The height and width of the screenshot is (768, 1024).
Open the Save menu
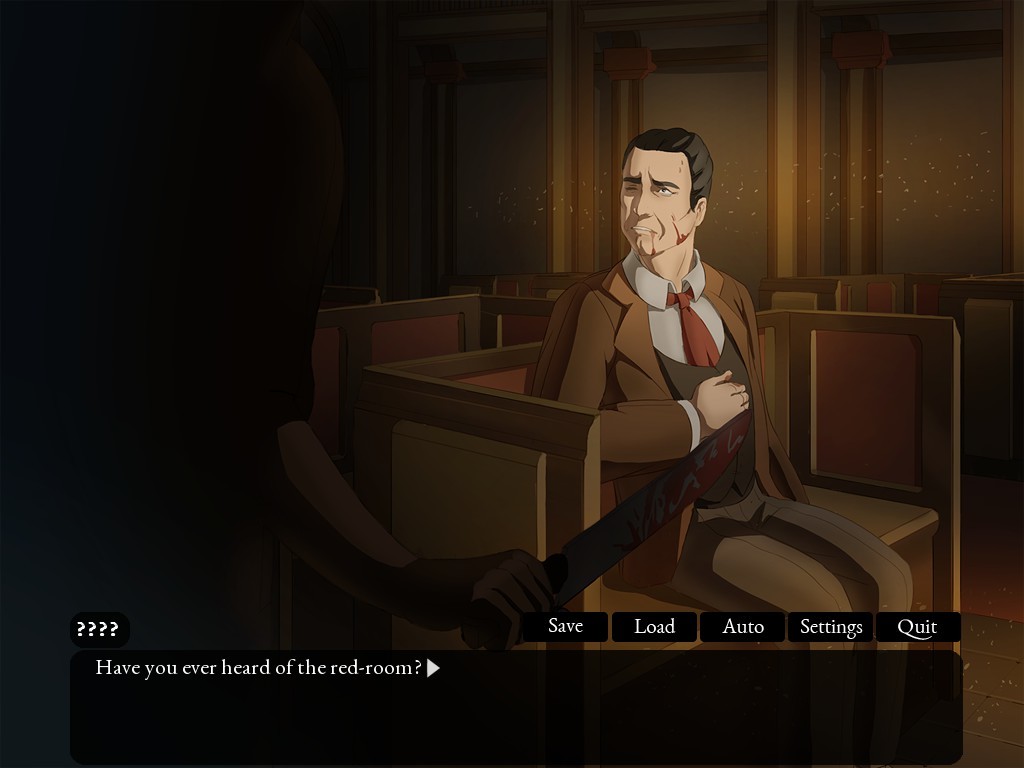[565, 627]
